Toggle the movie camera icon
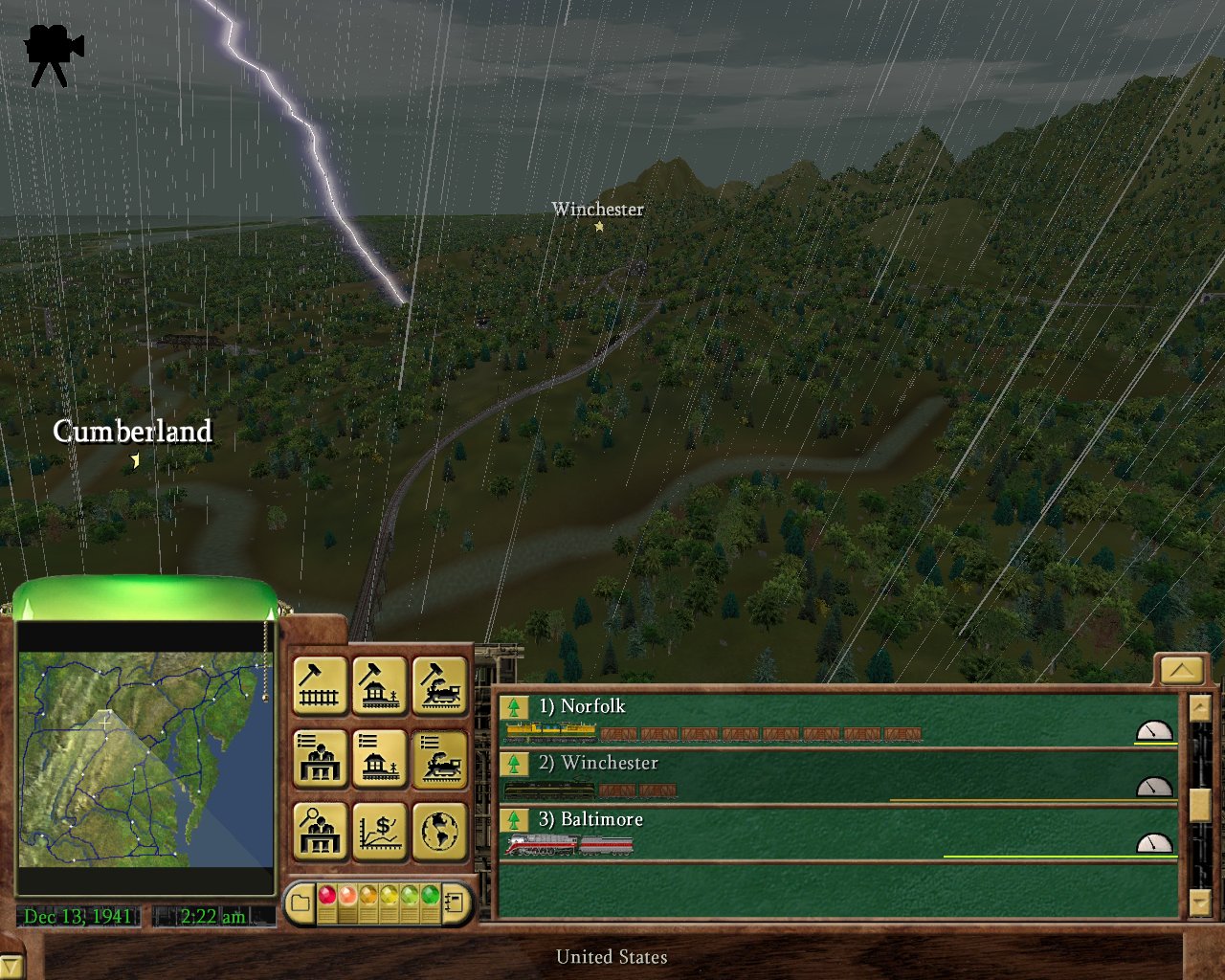 point(54,56)
